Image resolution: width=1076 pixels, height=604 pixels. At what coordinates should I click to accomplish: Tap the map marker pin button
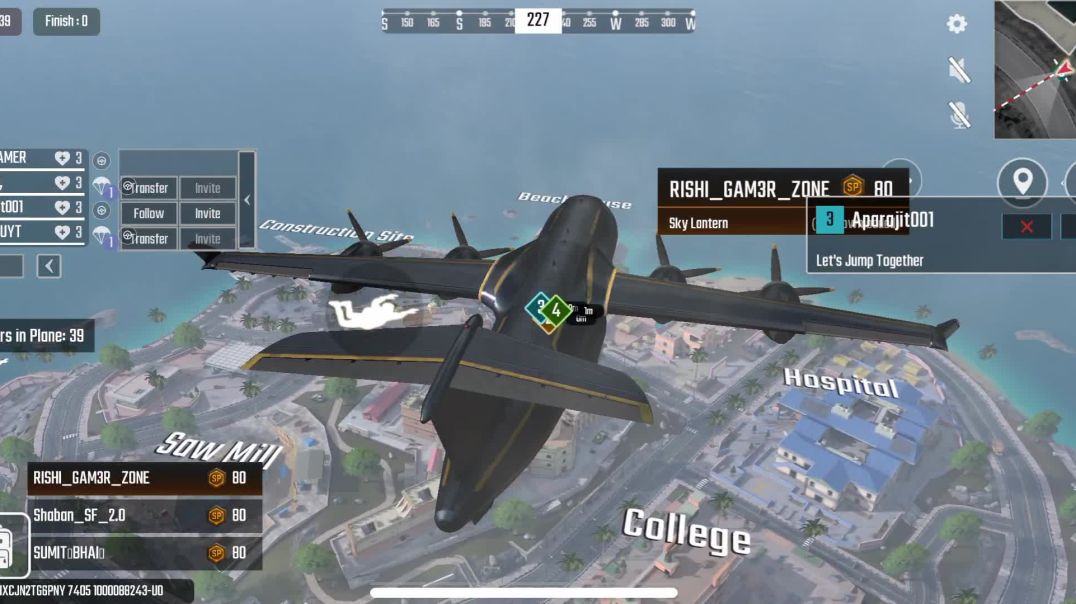point(1022,182)
